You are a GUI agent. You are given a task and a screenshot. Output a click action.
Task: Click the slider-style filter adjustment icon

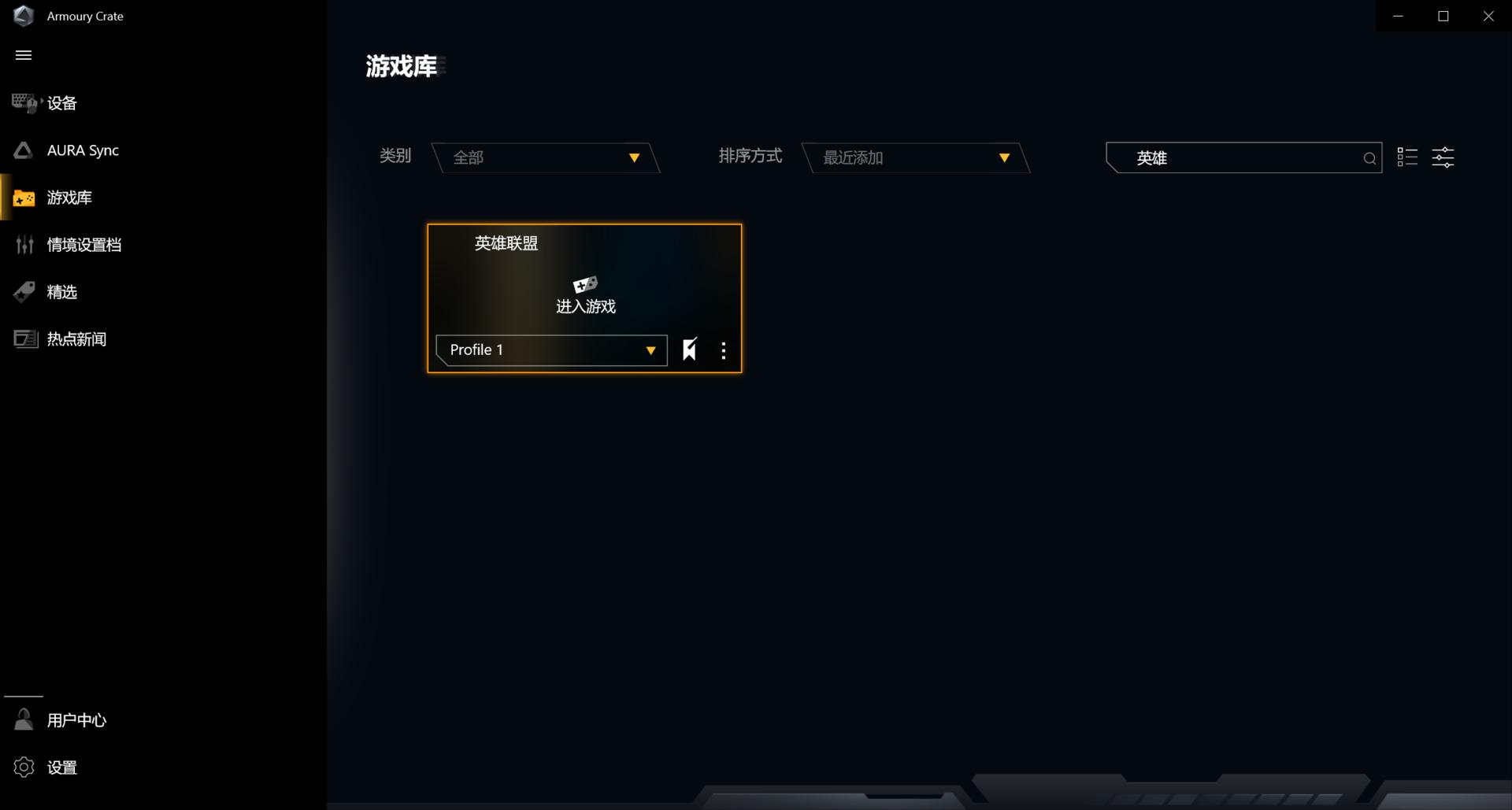1443,157
